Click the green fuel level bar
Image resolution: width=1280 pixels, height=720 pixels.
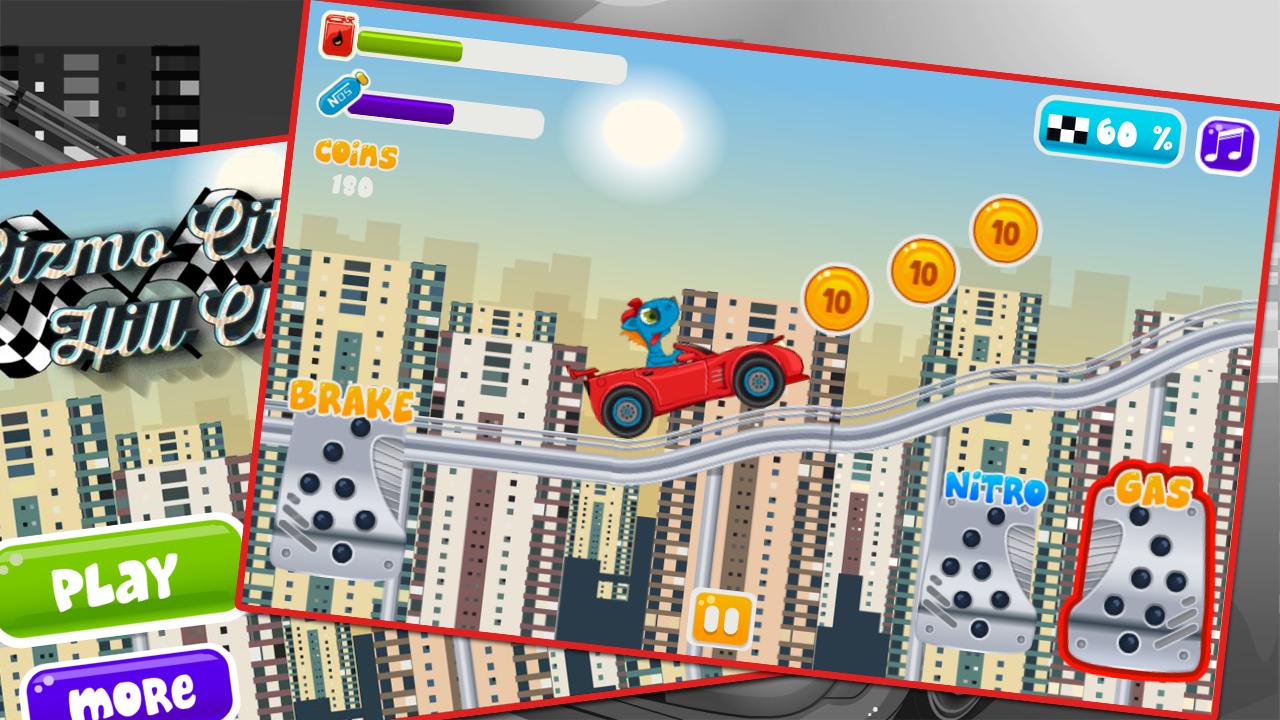click(x=410, y=44)
